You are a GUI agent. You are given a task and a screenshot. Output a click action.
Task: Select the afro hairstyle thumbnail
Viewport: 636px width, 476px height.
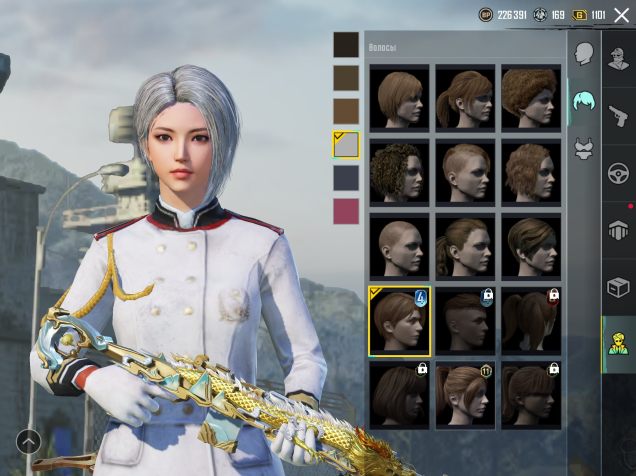coord(531,97)
